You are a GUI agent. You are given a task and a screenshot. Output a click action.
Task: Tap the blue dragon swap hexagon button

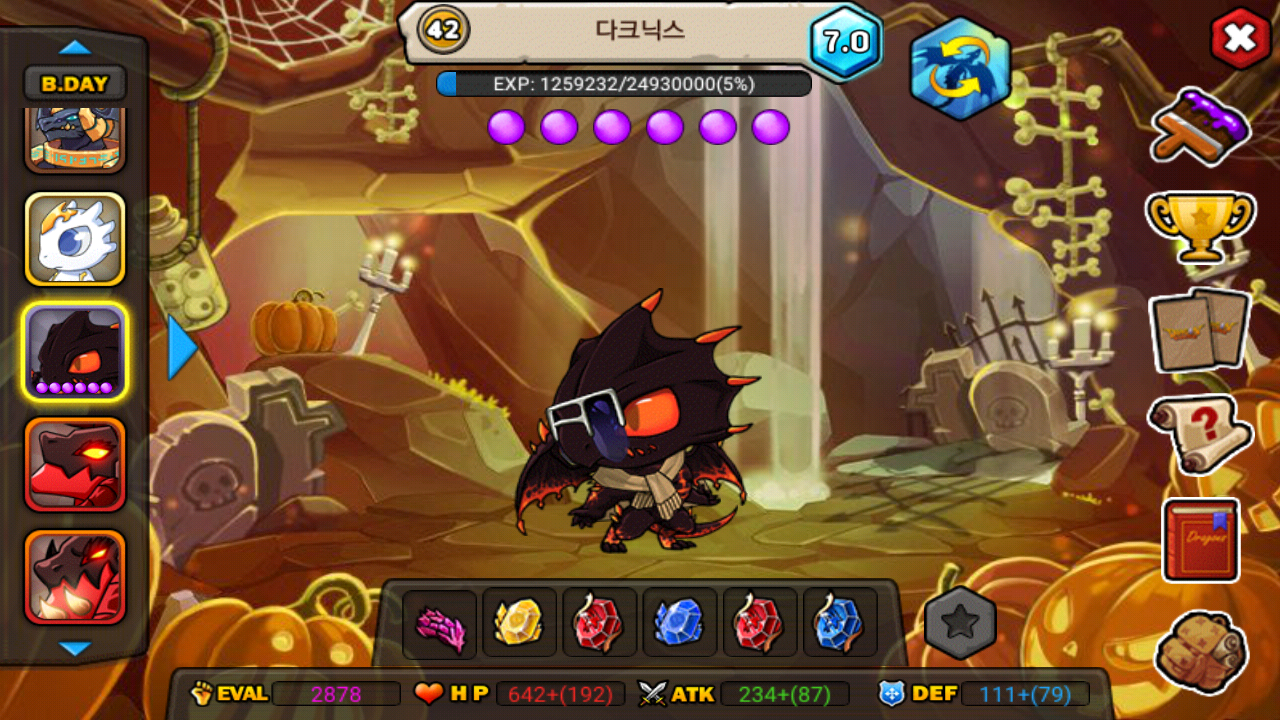(959, 69)
